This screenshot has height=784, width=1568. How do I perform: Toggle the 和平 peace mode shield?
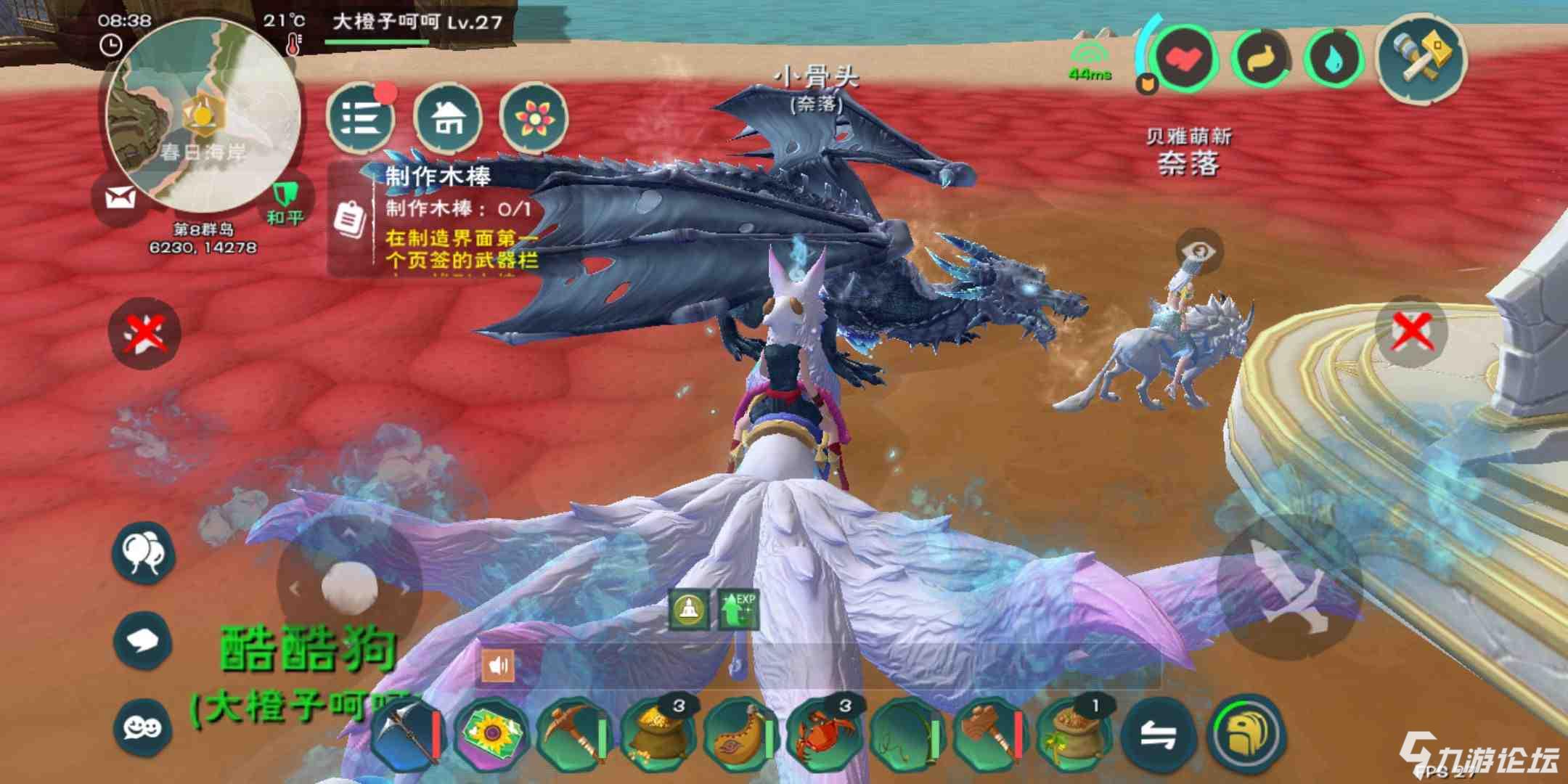pyautogui.click(x=285, y=201)
